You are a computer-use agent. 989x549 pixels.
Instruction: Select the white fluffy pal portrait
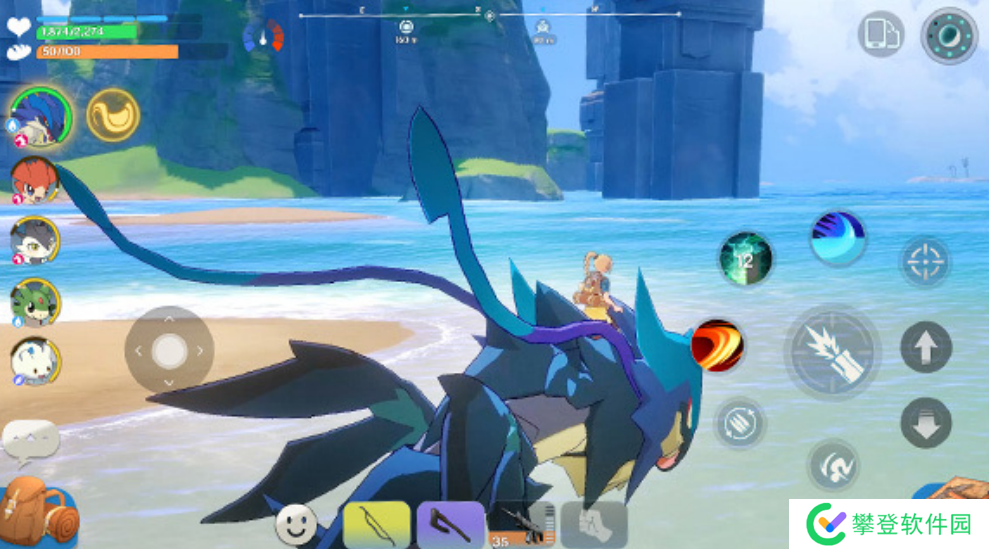[x=35, y=361]
